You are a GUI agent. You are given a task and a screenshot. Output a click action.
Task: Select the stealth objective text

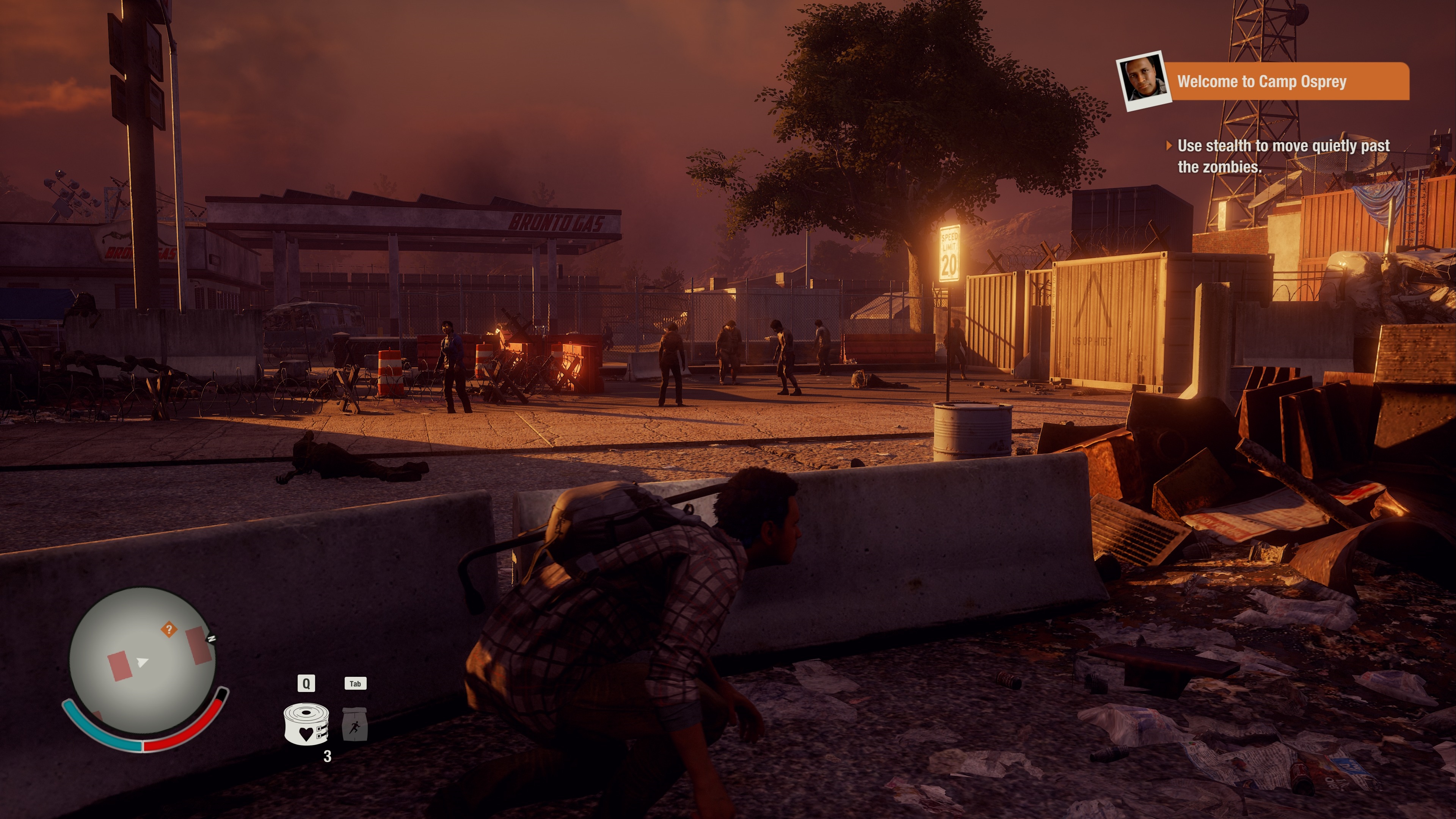(1283, 156)
